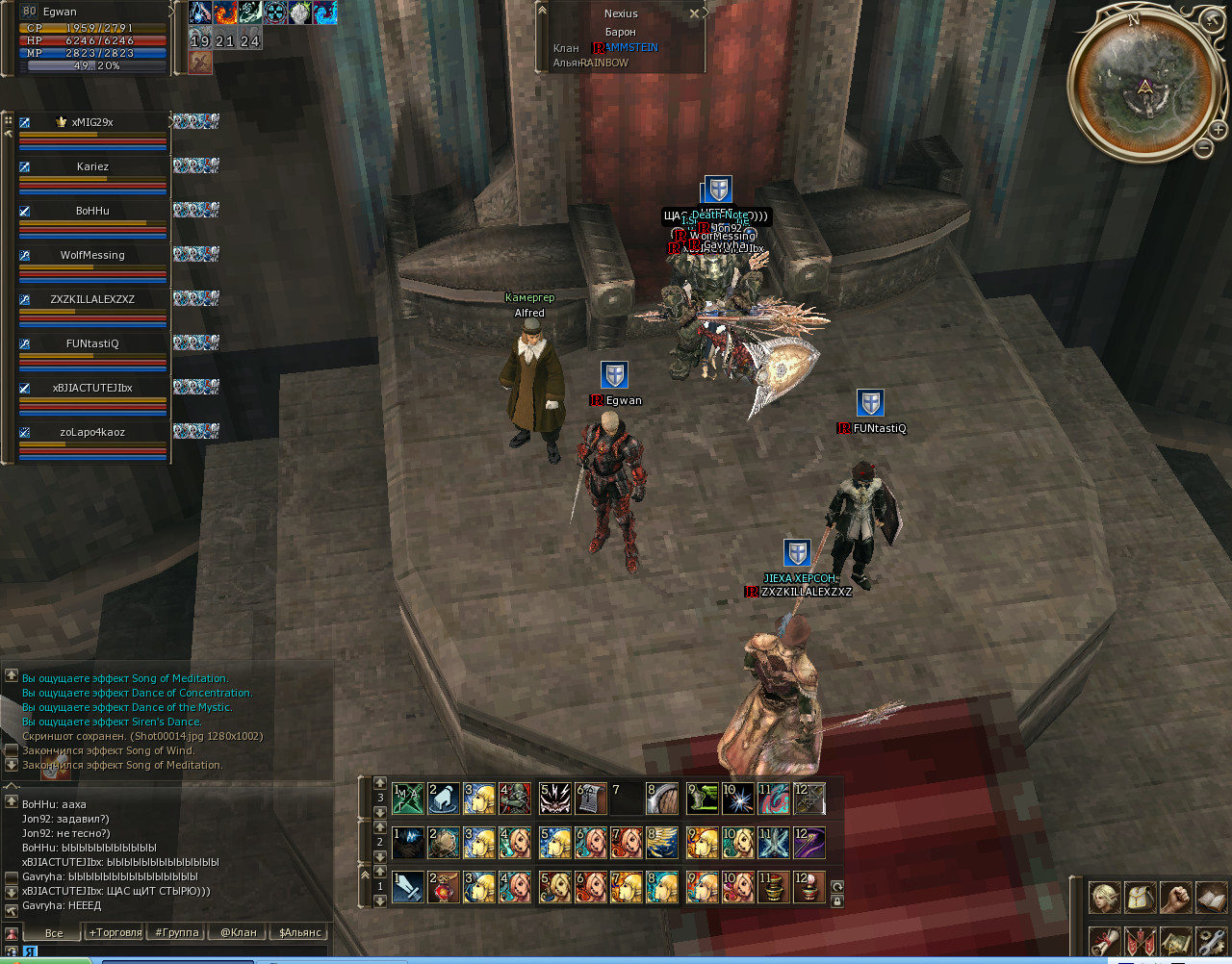This screenshot has height=964, width=1232.
Task: Open the skills book icon
Action: coord(1211,898)
